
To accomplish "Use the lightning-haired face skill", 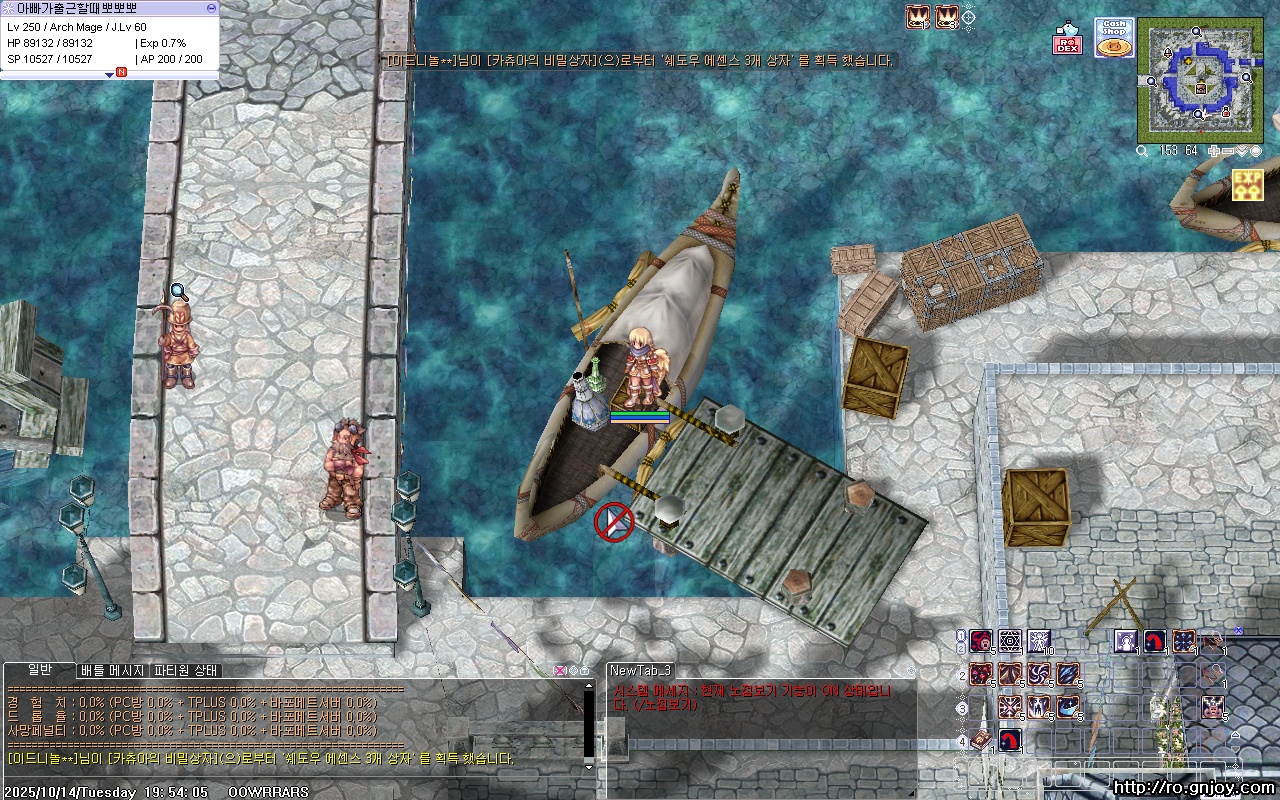I will tap(1213, 707).
